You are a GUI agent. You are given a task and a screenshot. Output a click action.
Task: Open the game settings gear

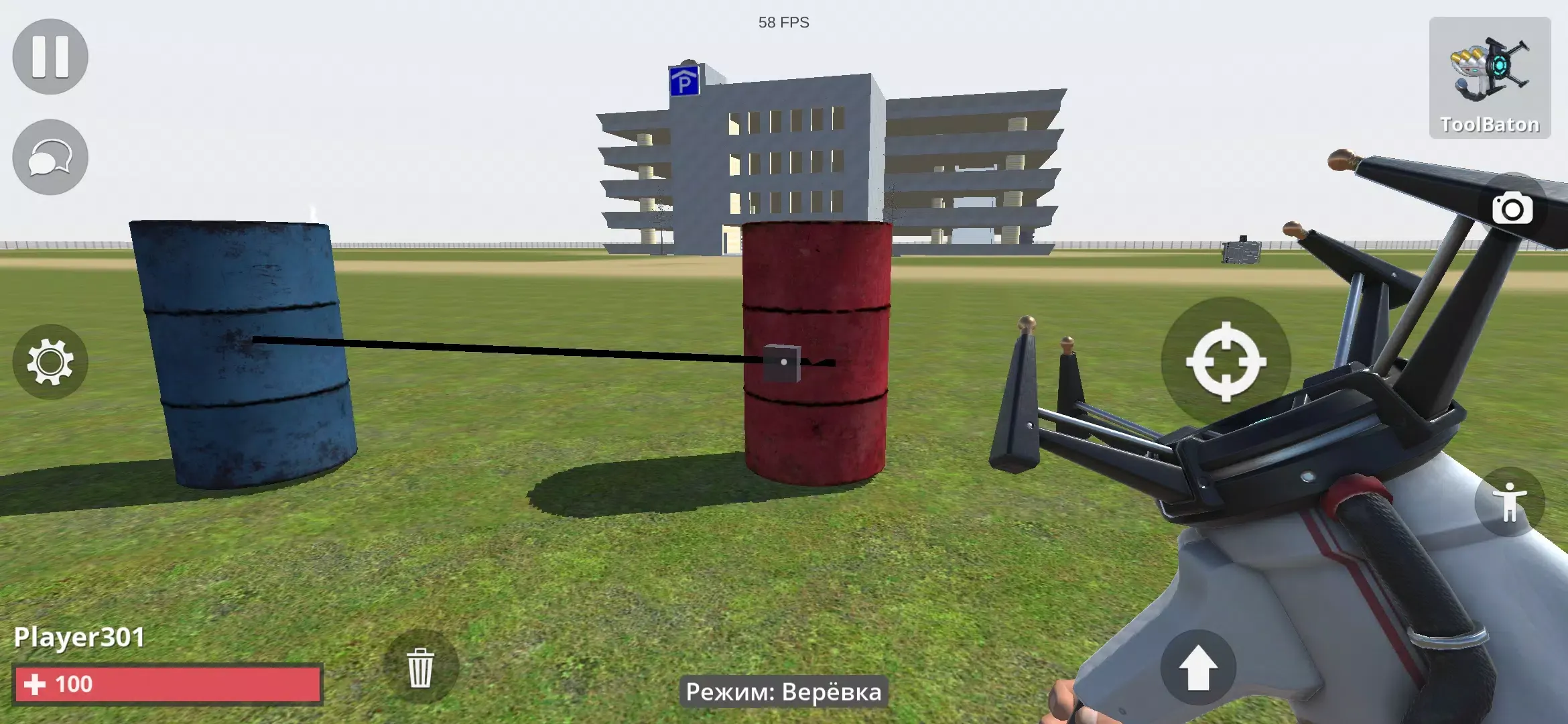click(50, 362)
